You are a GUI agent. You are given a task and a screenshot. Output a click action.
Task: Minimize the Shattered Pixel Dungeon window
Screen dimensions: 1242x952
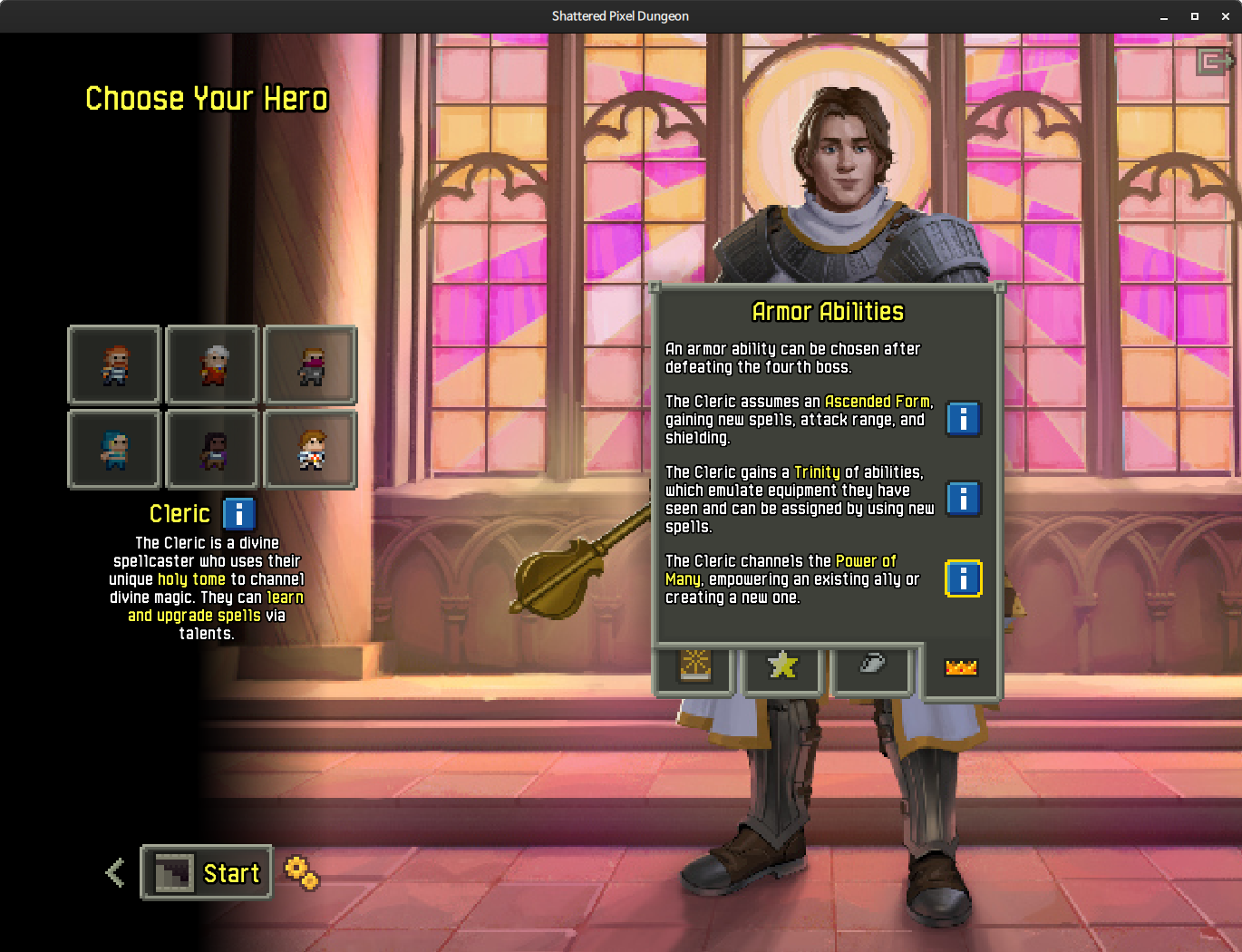point(1164,16)
